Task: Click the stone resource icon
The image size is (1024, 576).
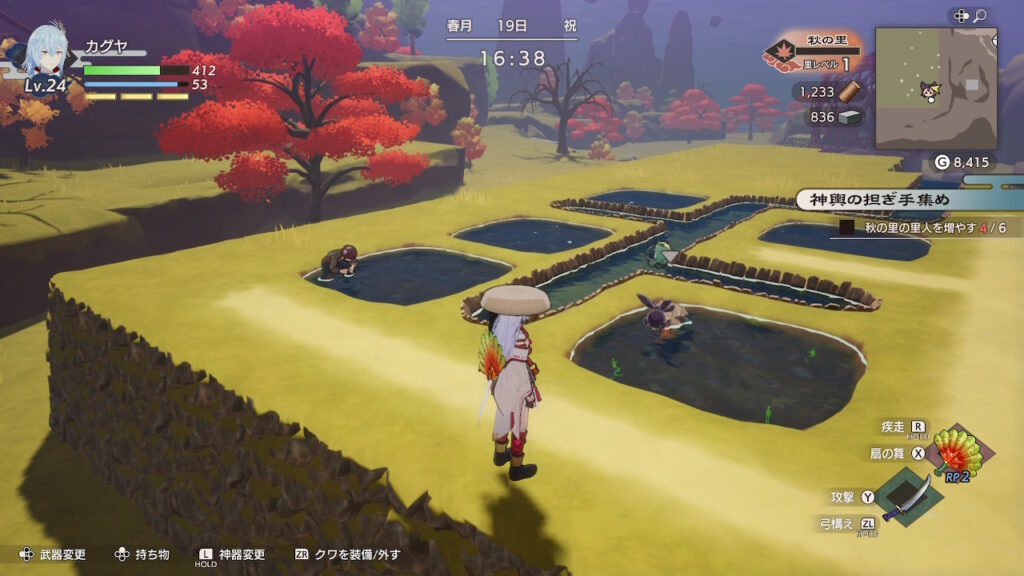Action: [850, 117]
